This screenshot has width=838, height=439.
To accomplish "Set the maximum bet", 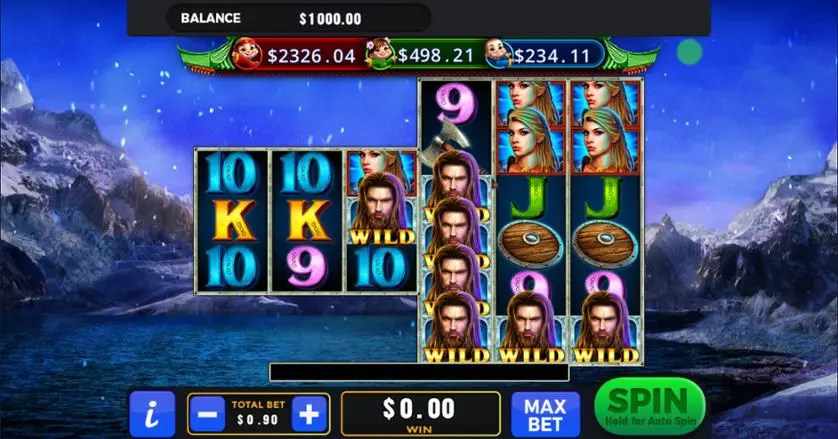I will (x=546, y=413).
